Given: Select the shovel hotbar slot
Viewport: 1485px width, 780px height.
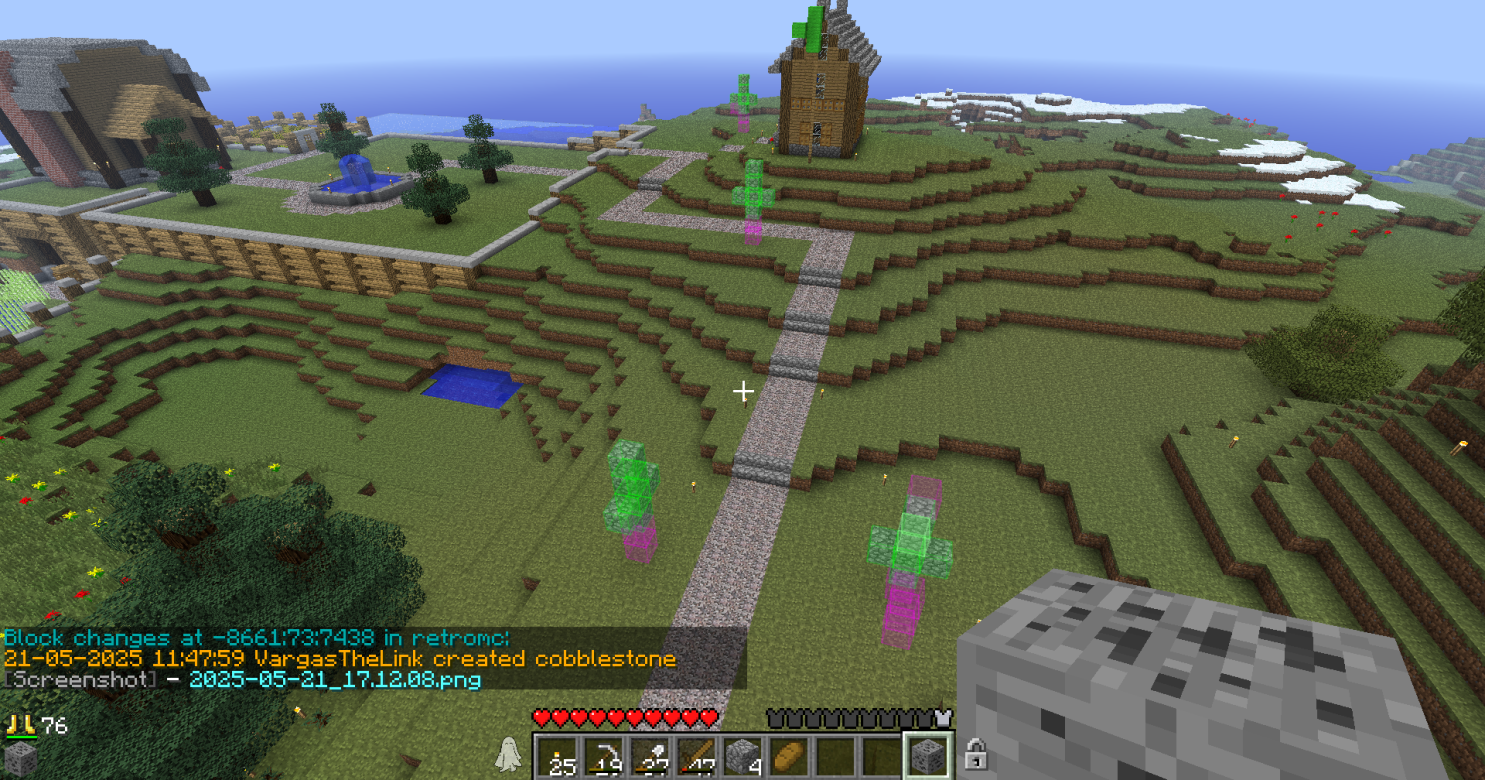Looking at the screenshot, I should point(649,757).
